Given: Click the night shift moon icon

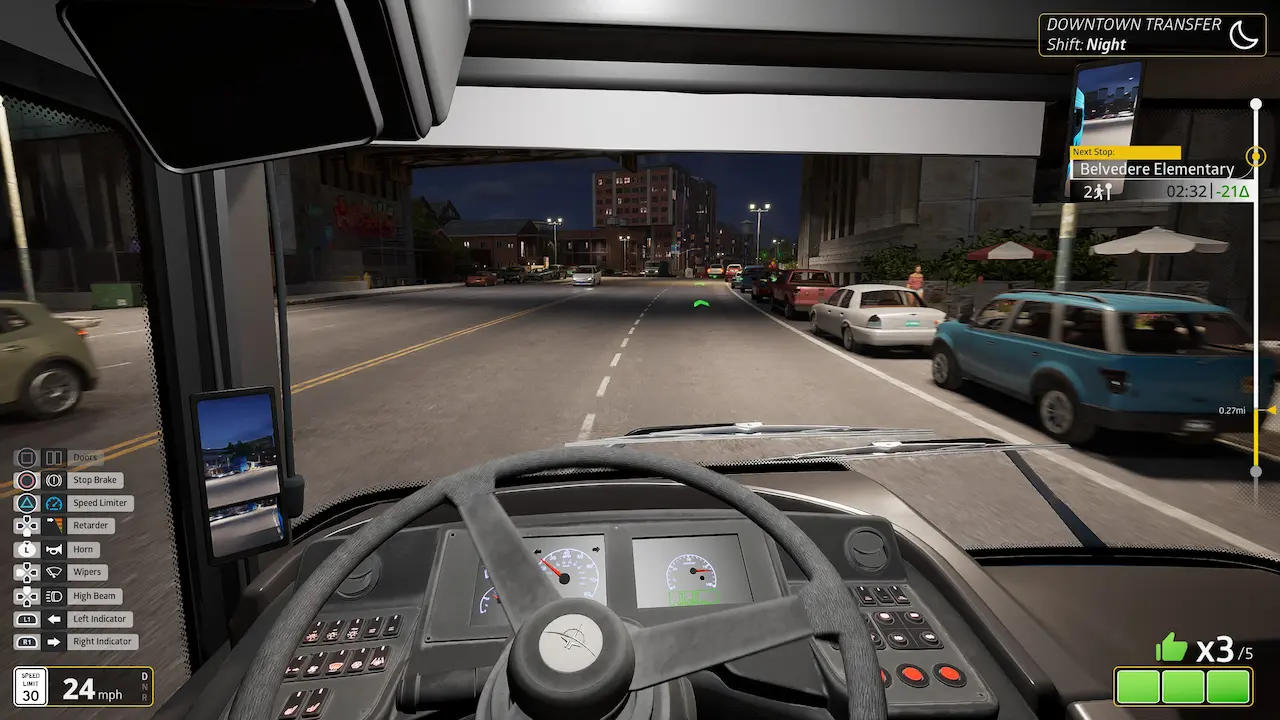Looking at the screenshot, I should [x=1243, y=34].
